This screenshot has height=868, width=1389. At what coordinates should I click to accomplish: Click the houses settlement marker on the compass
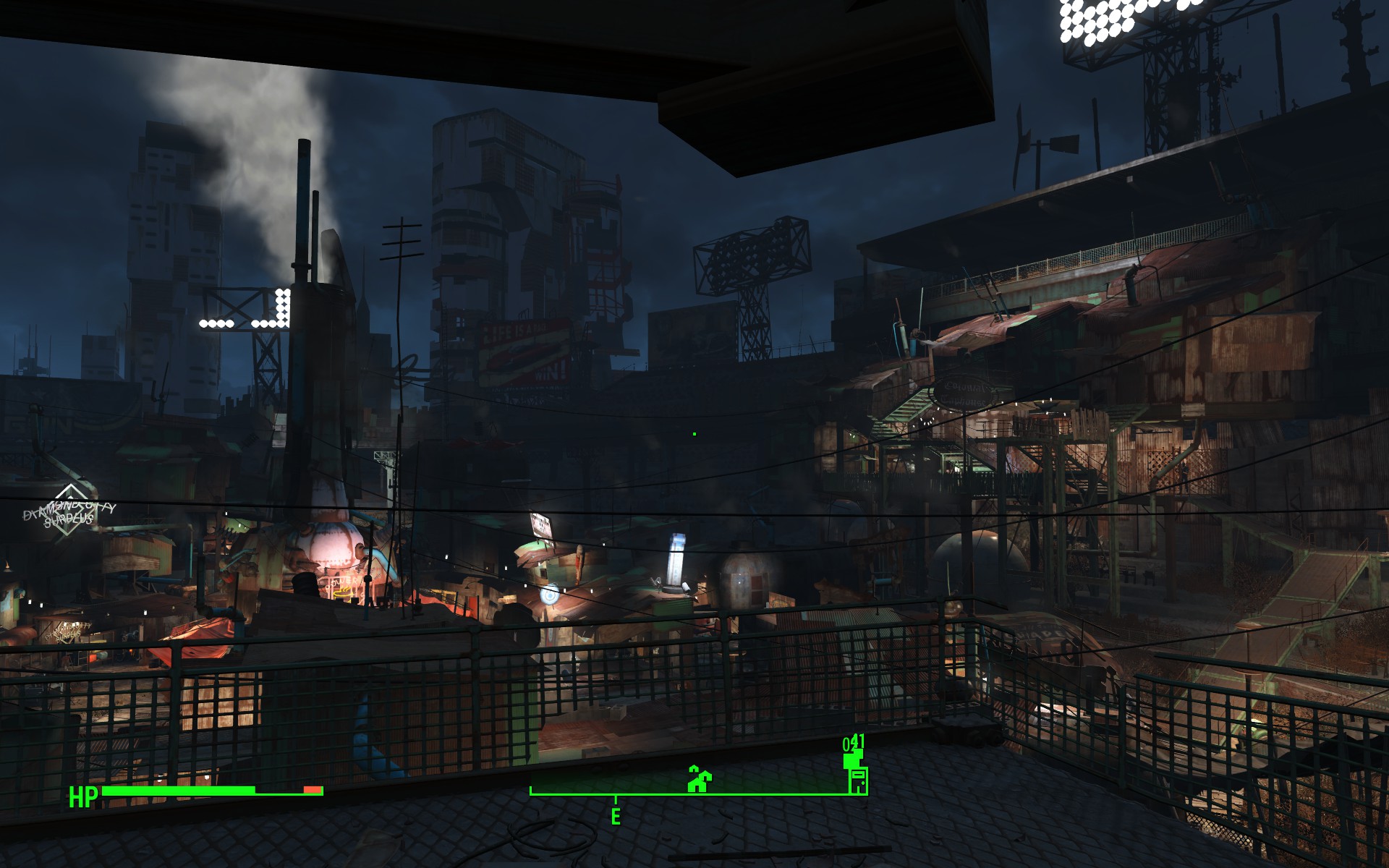pyautogui.click(x=699, y=779)
